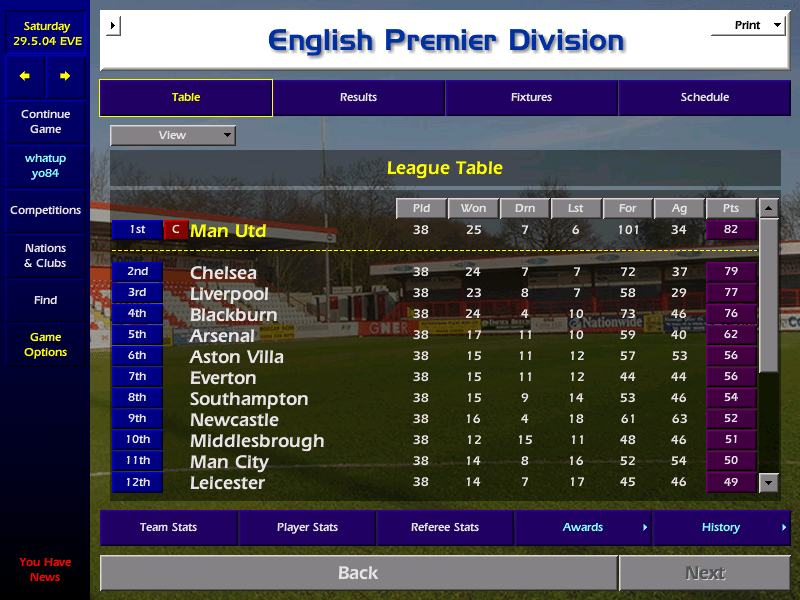Viewport: 800px width, 600px height.
Task: Switch to the Results tab
Action: [358, 98]
